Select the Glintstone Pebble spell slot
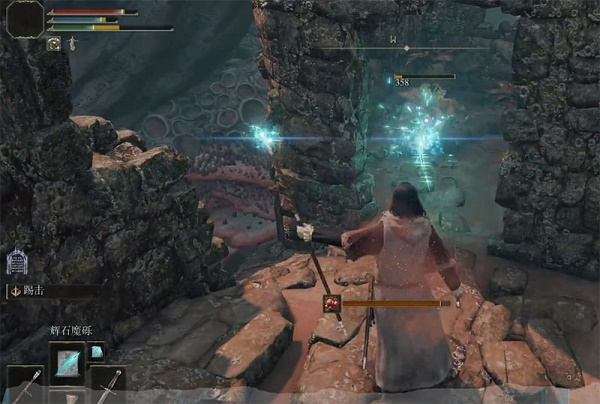The height and width of the screenshot is (404, 600). coord(68,361)
